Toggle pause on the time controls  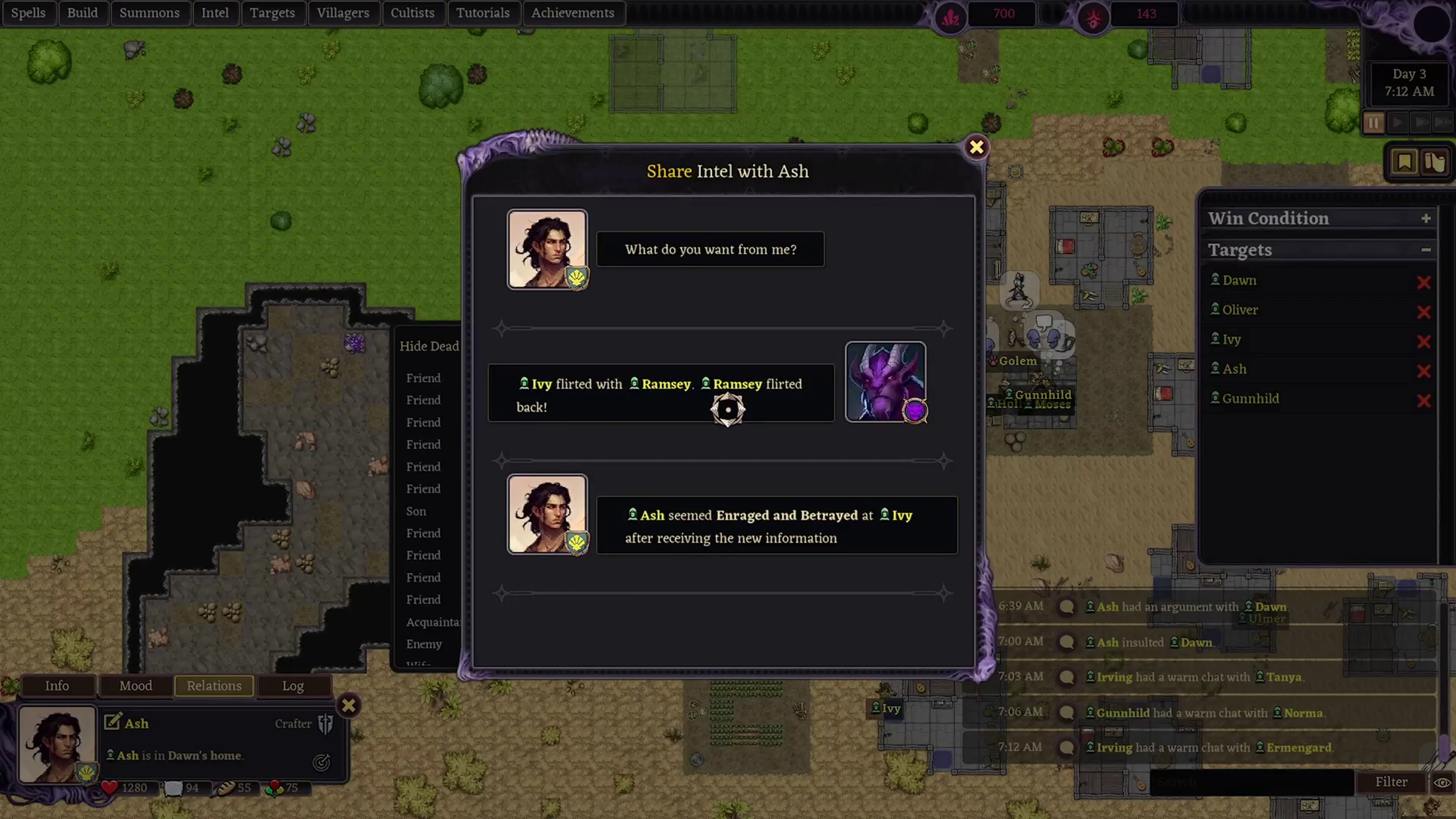click(x=1373, y=122)
